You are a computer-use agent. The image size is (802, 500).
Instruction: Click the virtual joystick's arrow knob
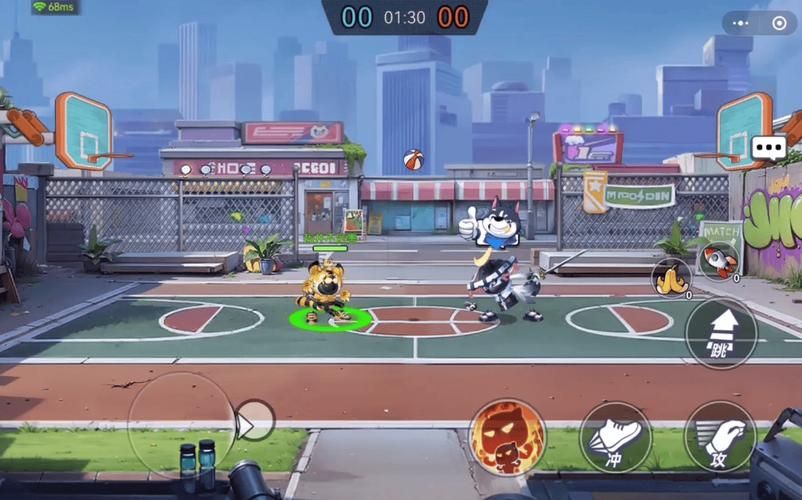(x=254, y=421)
